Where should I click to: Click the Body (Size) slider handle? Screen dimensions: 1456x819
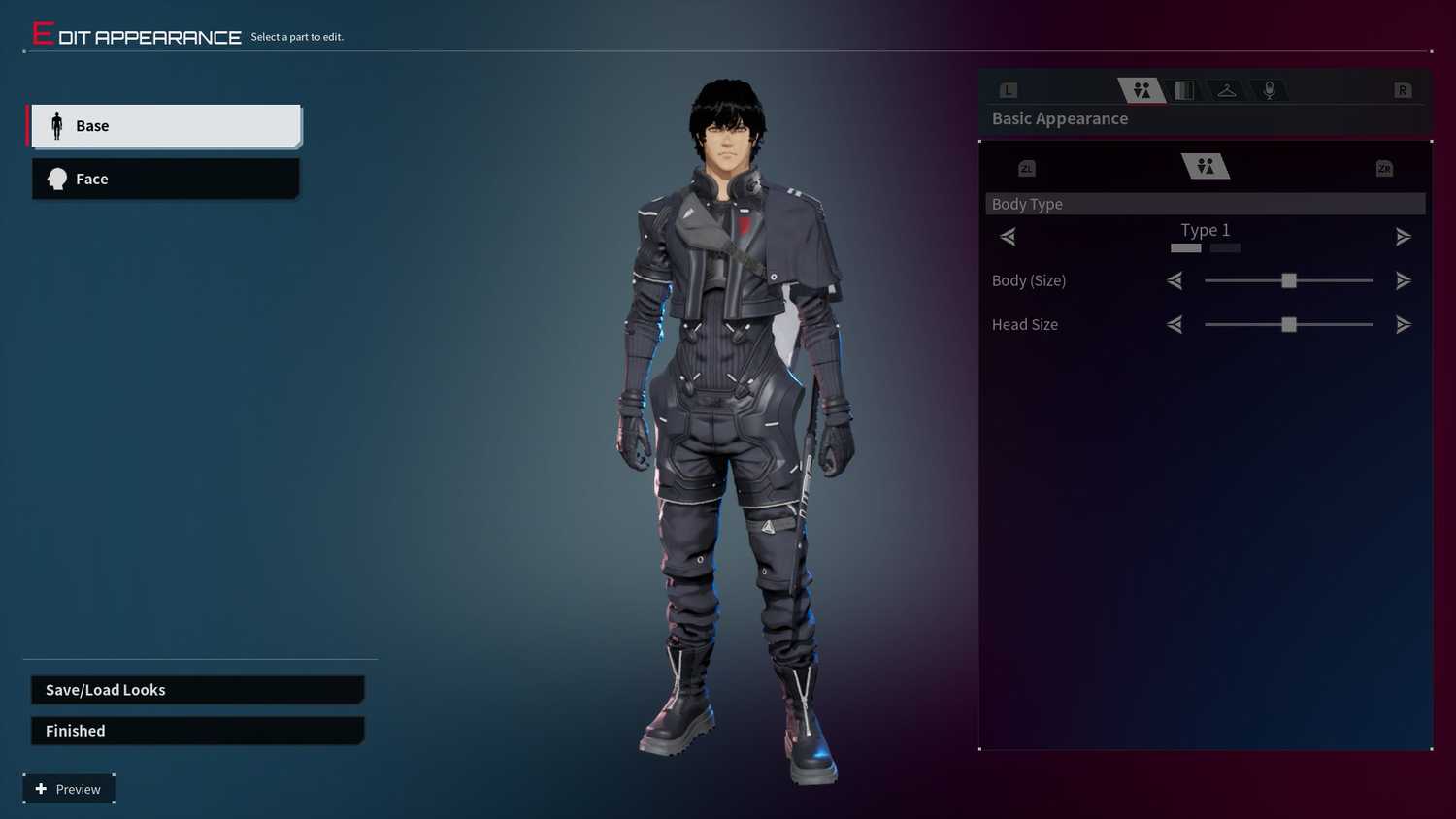click(x=1289, y=280)
